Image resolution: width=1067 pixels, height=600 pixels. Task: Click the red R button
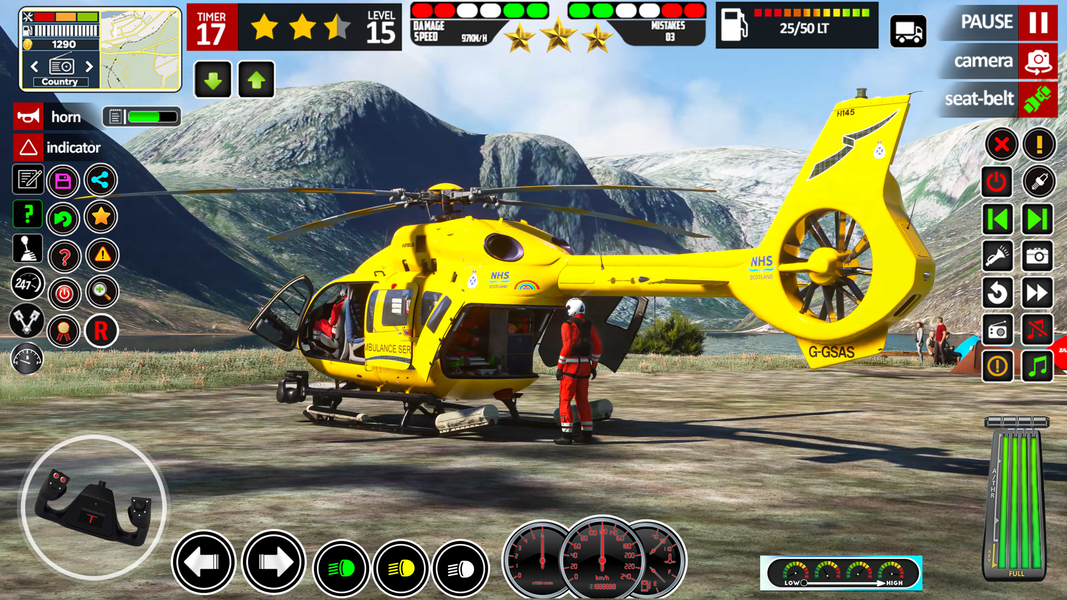[101, 330]
